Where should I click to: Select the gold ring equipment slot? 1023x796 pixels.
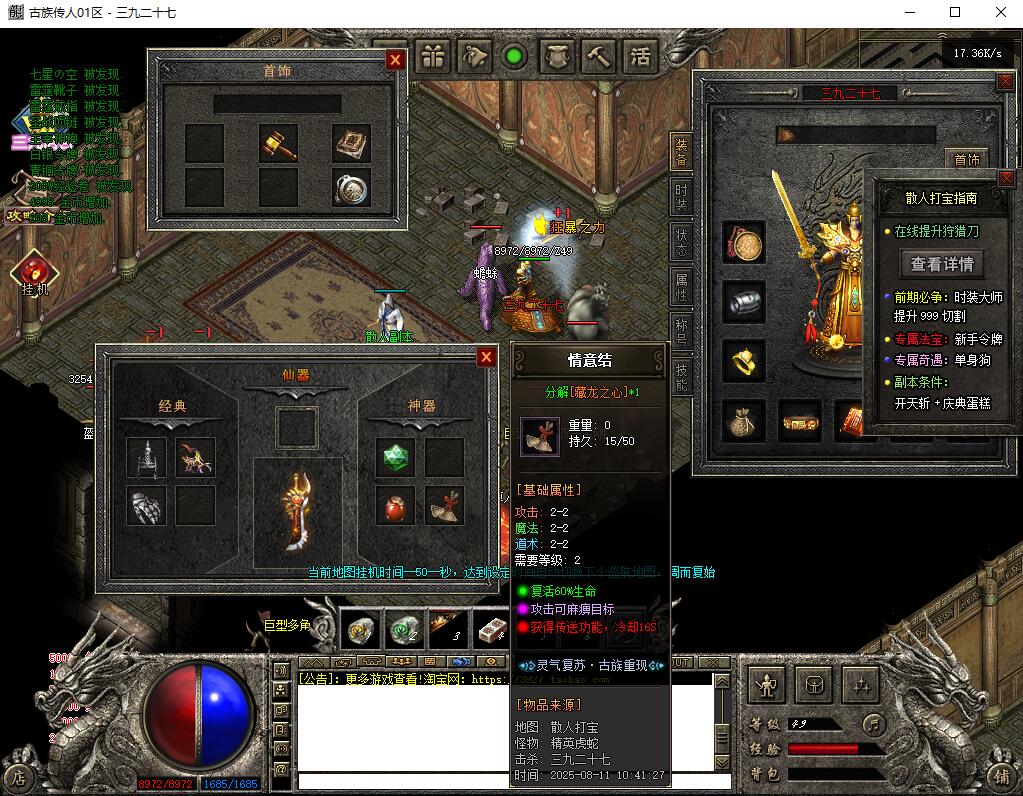tap(743, 361)
